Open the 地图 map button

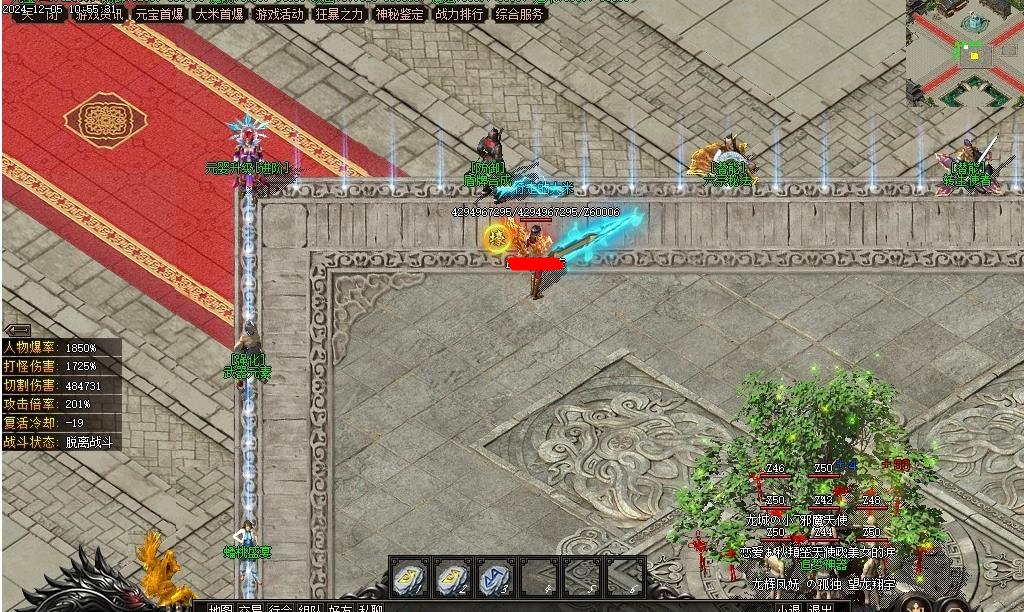(219, 606)
